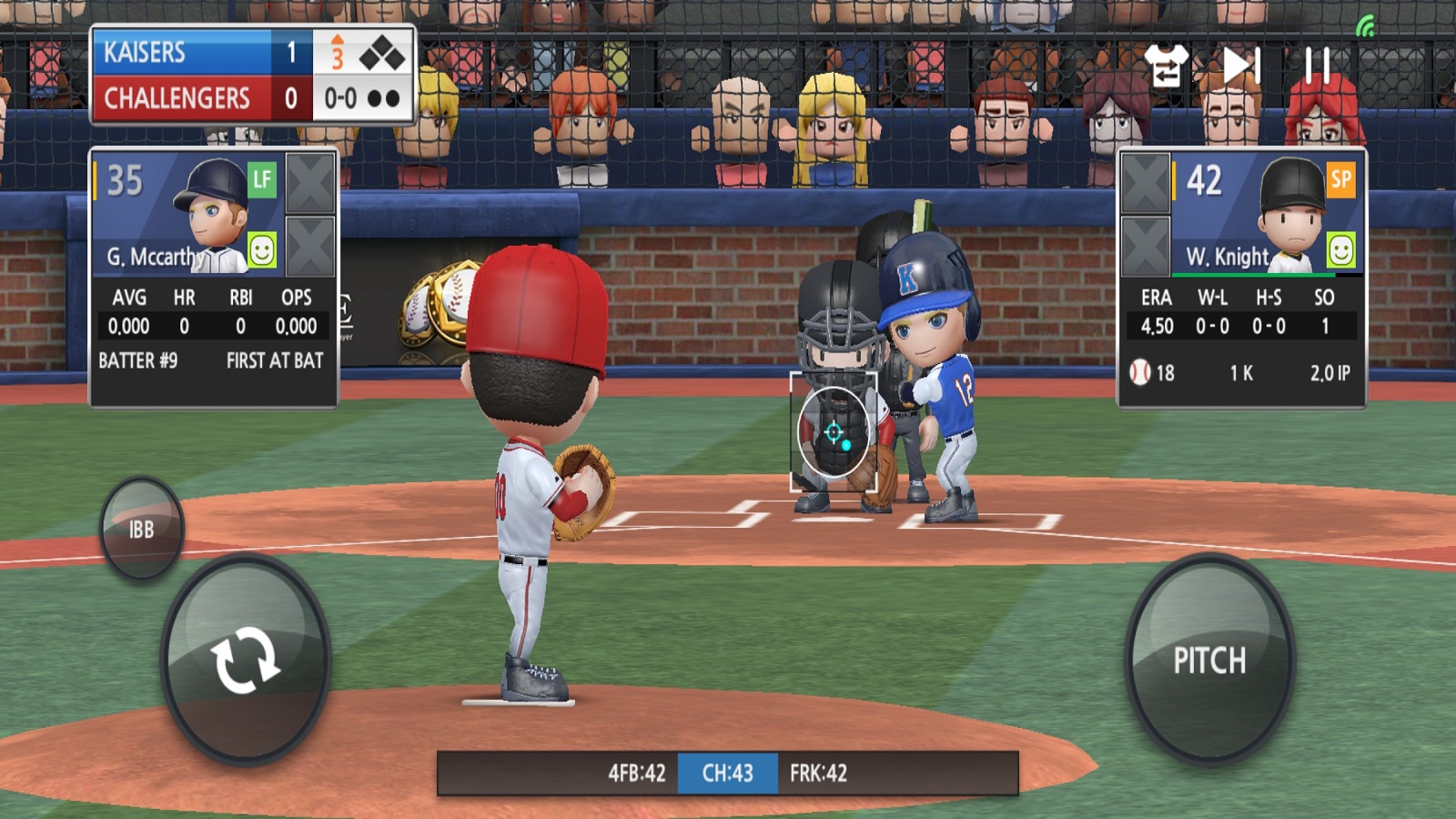Throw the ball with the PITCH button
1456x819 pixels.
[1209, 659]
